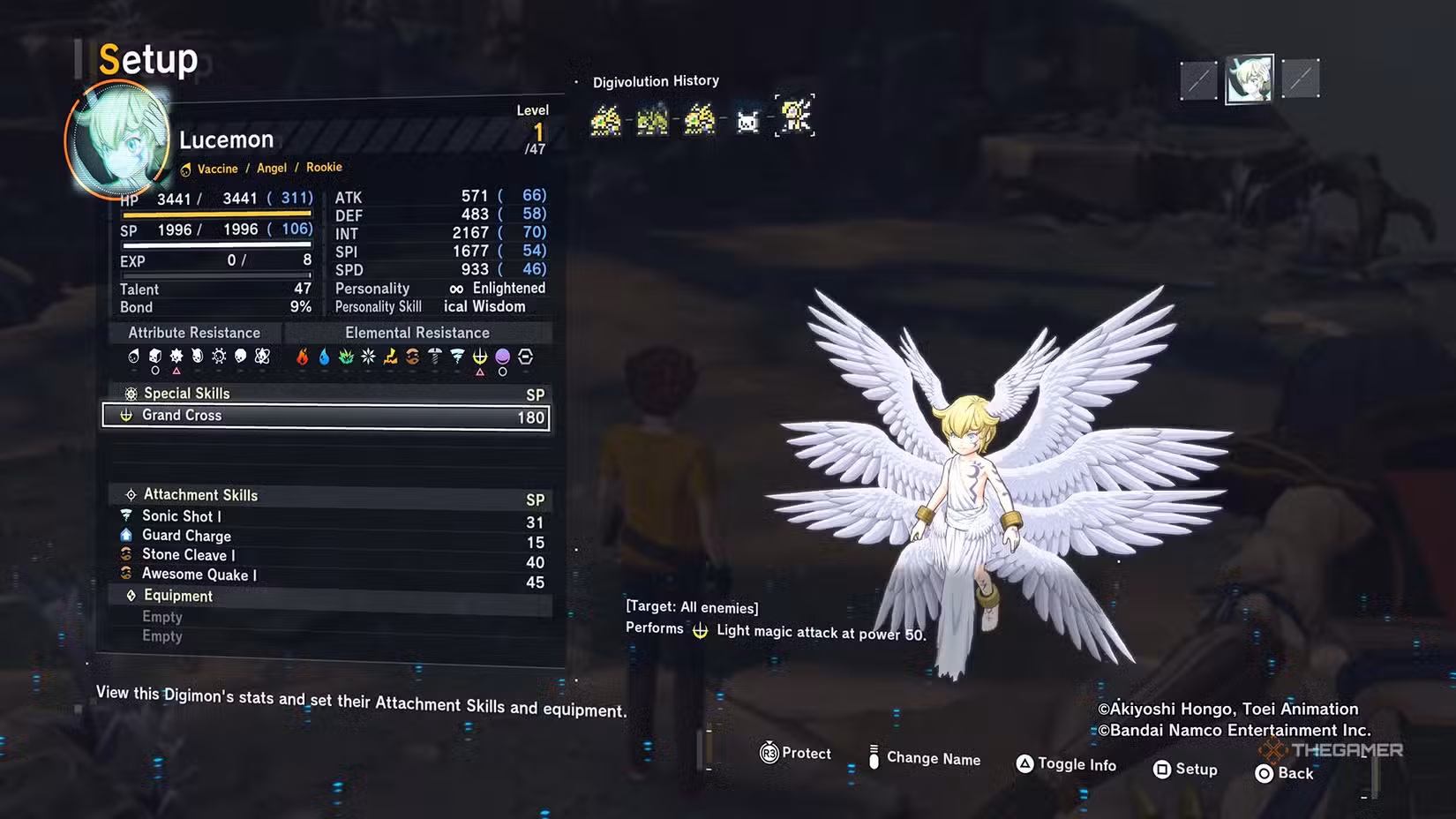The width and height of the screenshot is (1456, 819).
Task: Open Setup from the bottom bar
Action: point(1185,770)
